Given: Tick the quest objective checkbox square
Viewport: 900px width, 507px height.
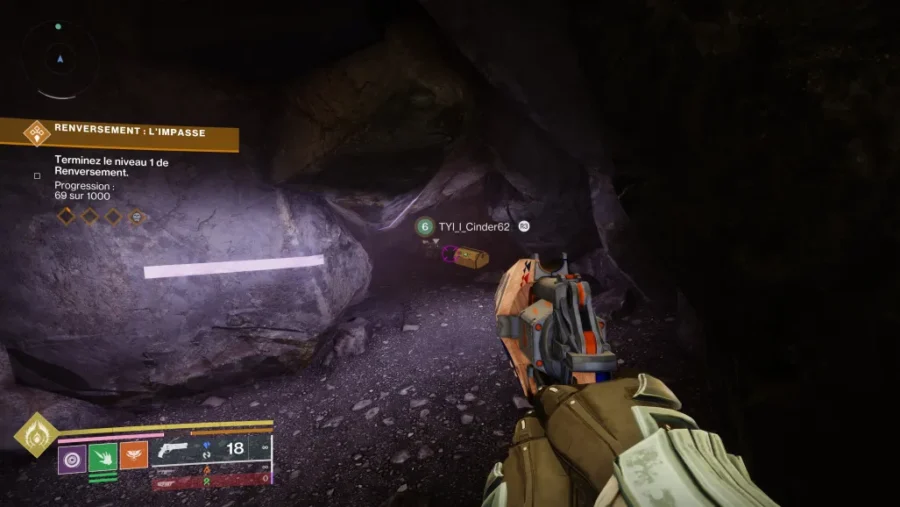Looking at the screenshot, I should 37,176.
